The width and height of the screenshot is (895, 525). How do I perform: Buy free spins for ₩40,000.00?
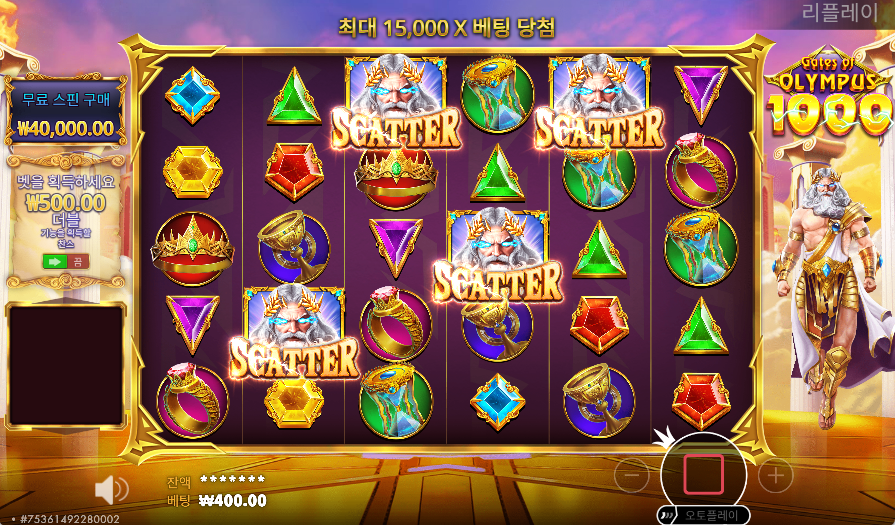tap(66, 113)
